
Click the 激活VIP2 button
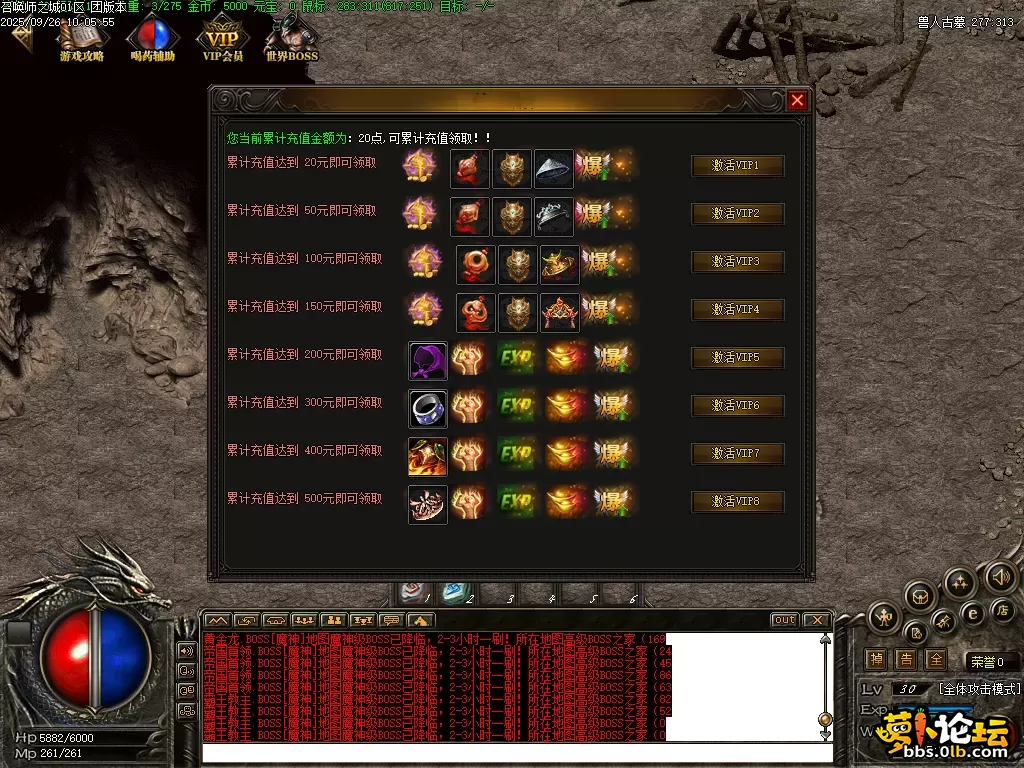pos(737,214)
